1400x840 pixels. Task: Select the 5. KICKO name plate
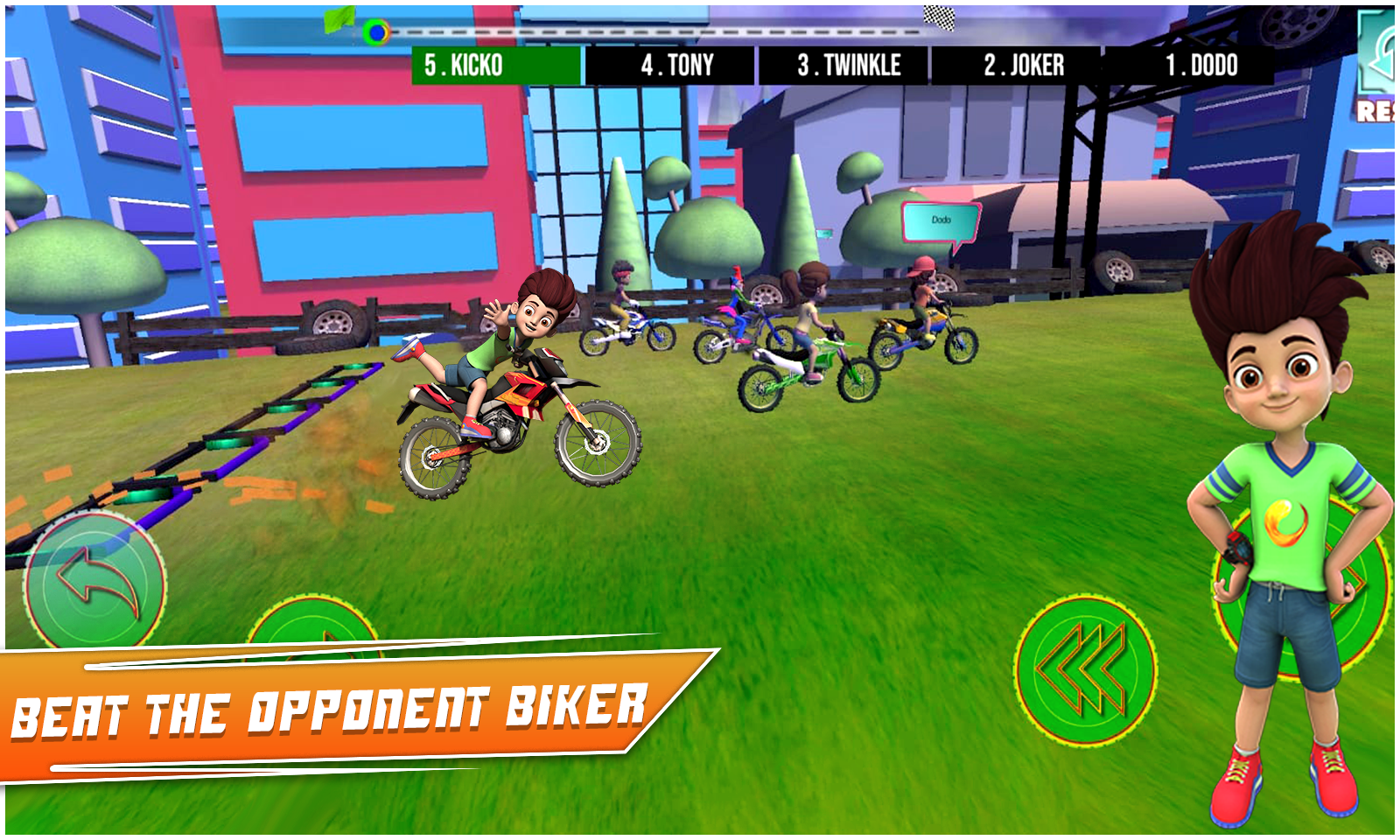pos(464,61)
